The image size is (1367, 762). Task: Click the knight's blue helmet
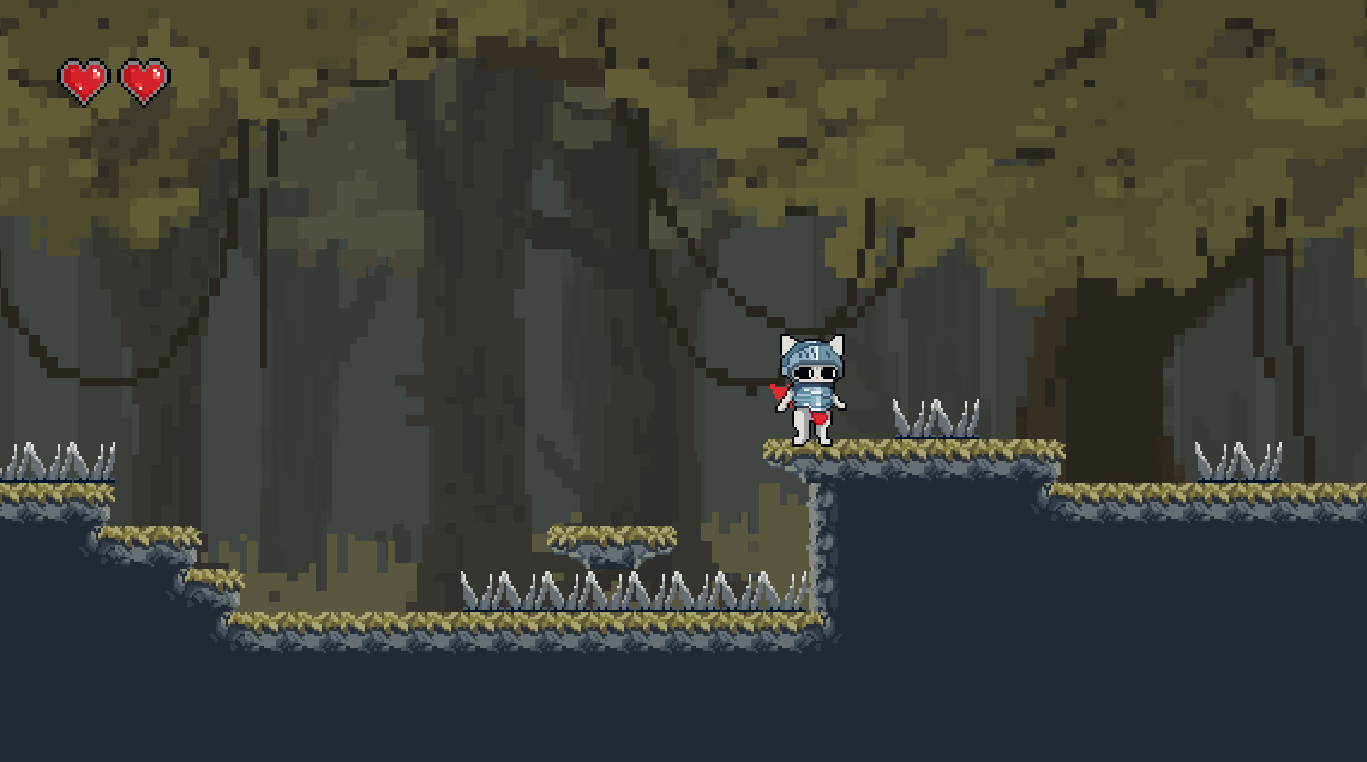pyautogui.click(x=812, y=355)
